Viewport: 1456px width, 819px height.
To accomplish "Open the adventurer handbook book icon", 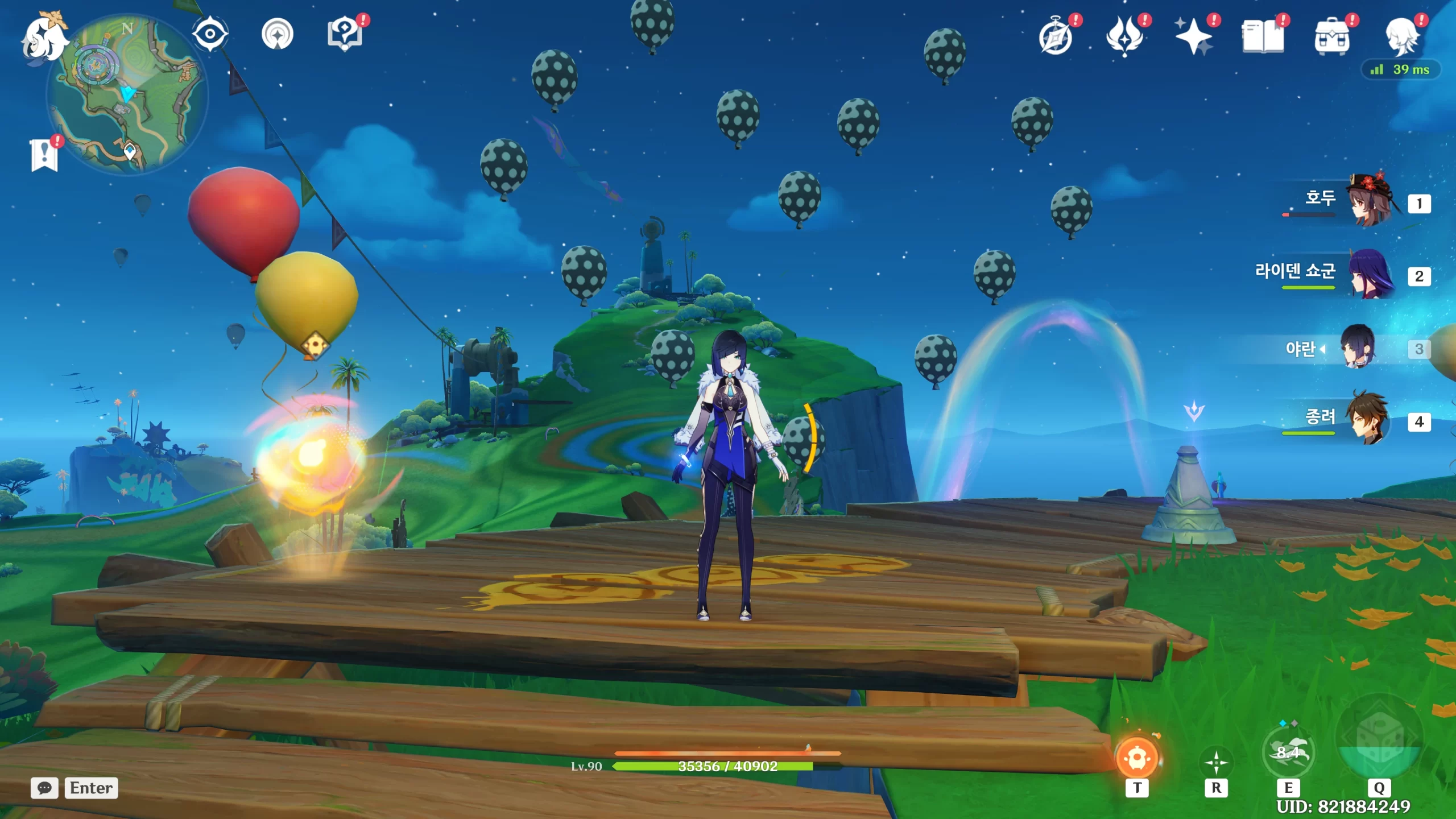I will (1263, 37).
